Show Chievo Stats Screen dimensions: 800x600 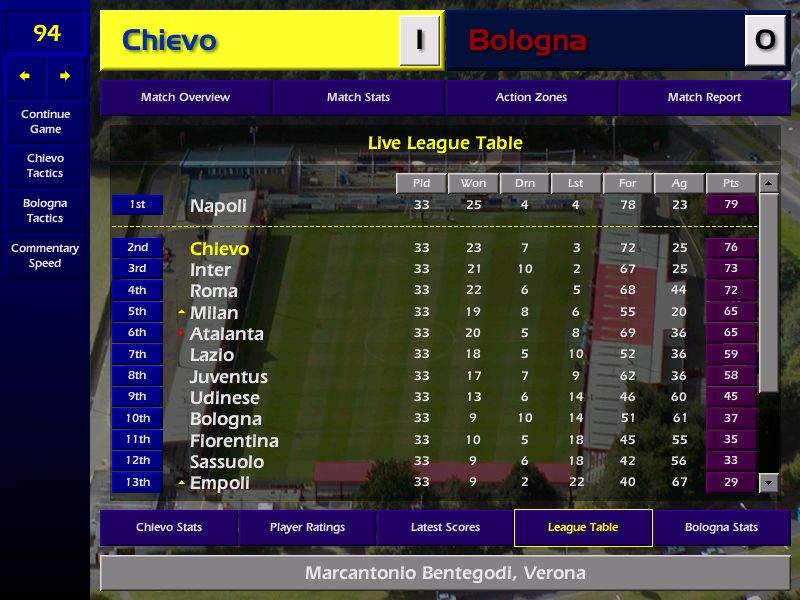click(x=169, y=527)
